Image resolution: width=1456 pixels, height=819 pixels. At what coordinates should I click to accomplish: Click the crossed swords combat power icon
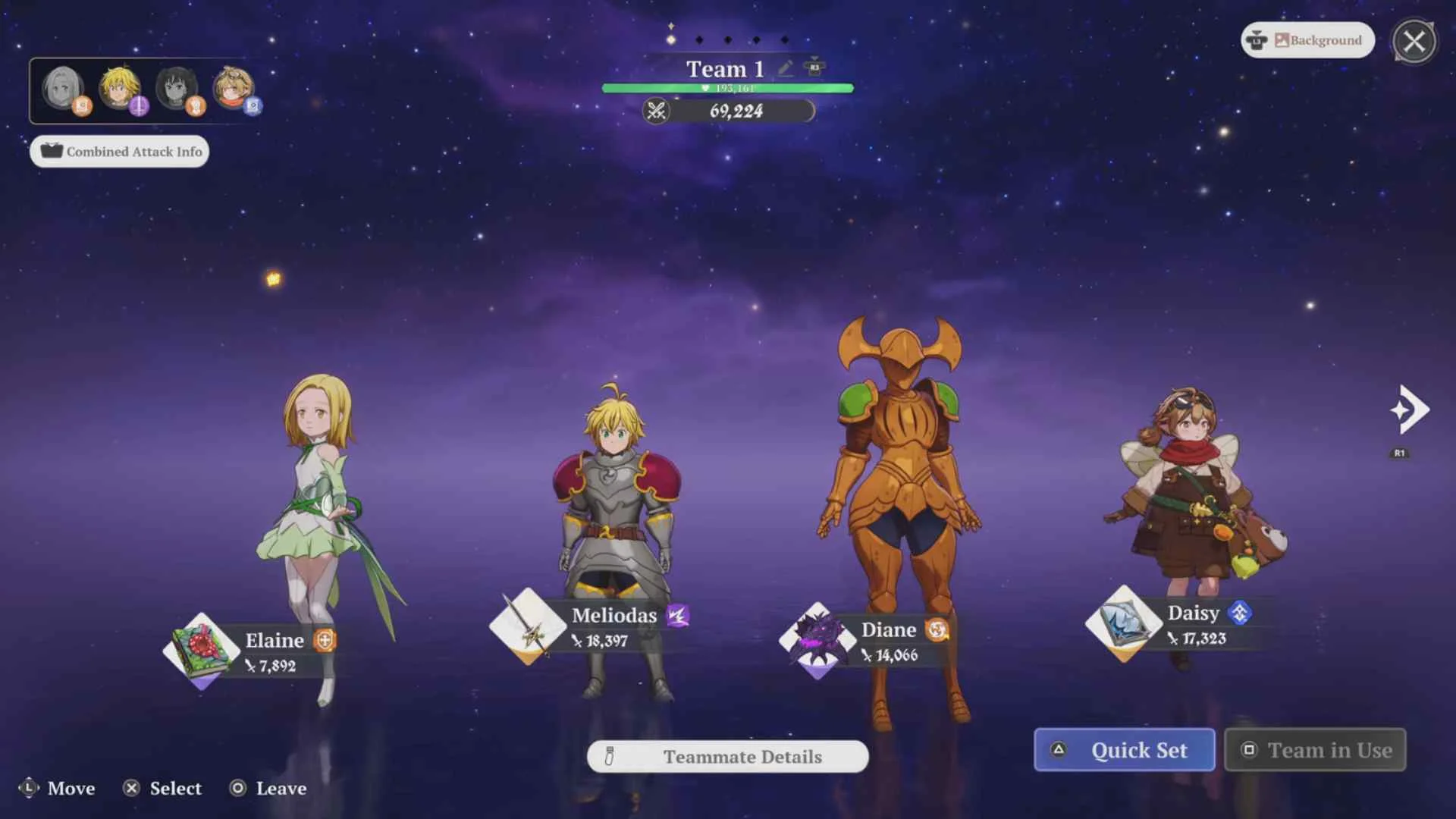pos(658,112)
